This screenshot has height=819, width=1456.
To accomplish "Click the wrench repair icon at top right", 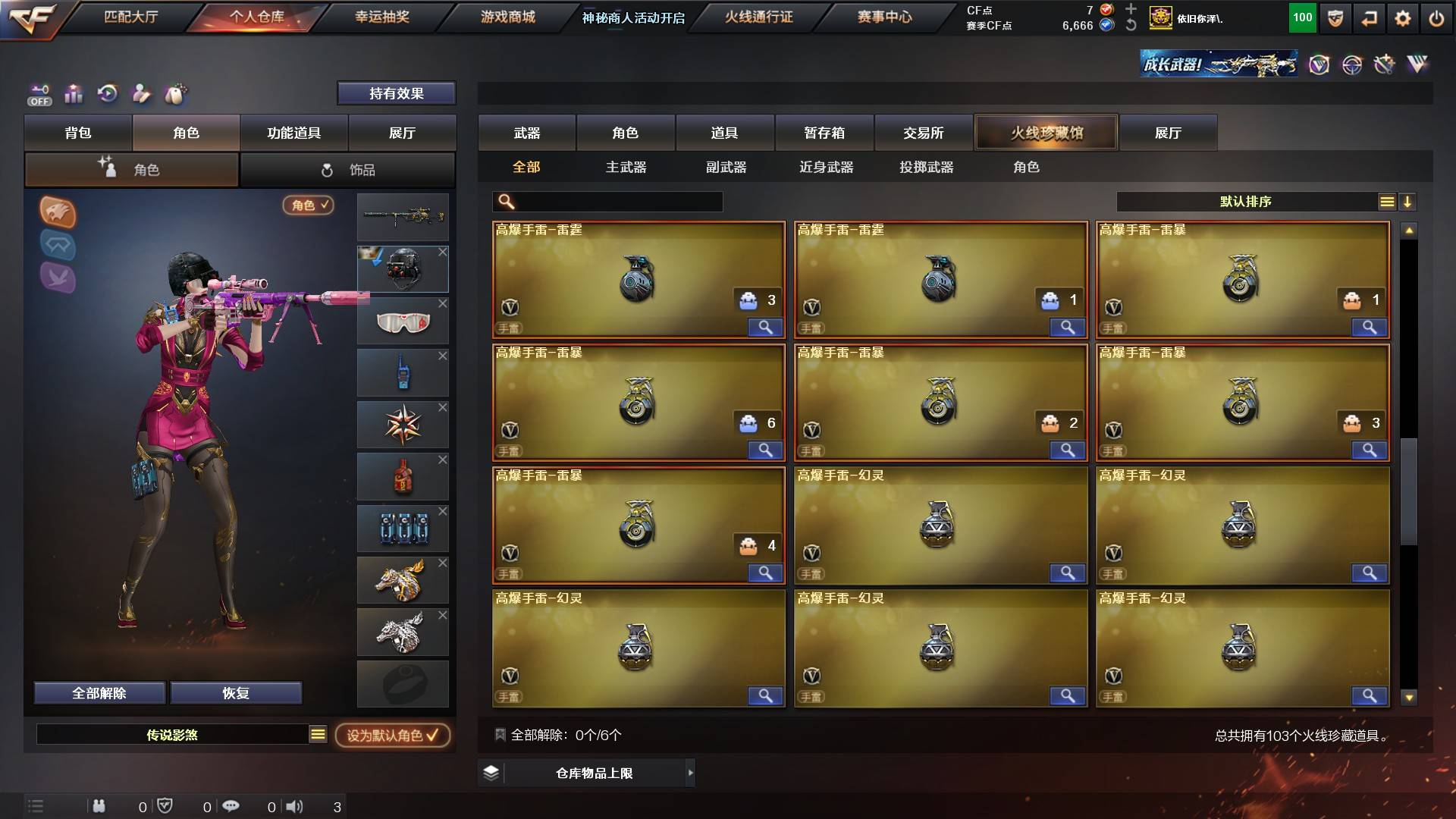I will (1382, 64).
